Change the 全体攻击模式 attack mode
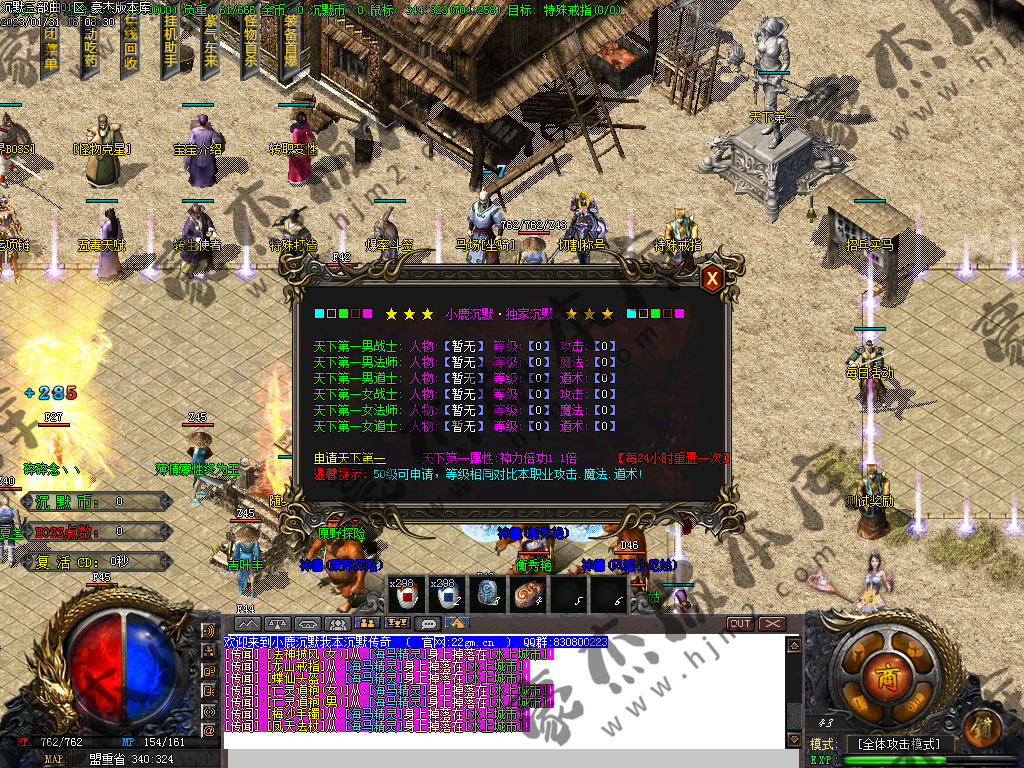The image size is (1024, 768). point(899,744)
